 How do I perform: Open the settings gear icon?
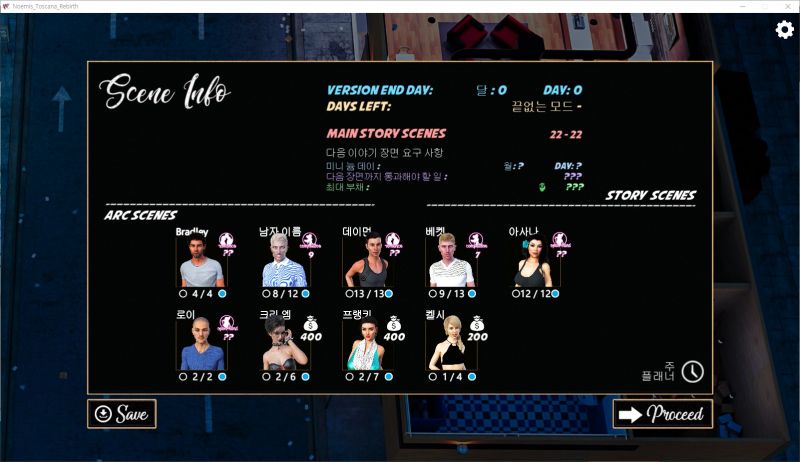785,29
